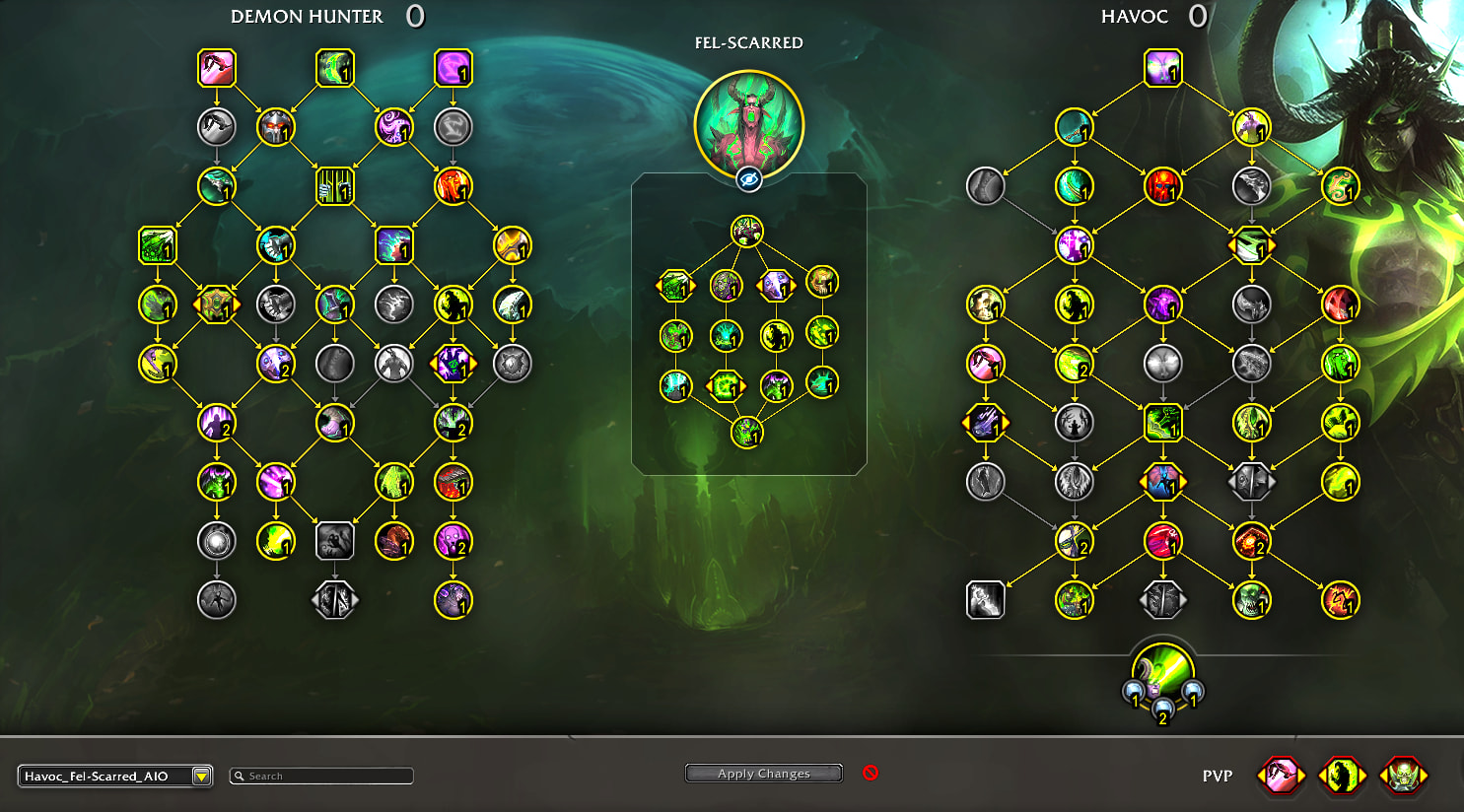Image resolution: width=1464 pixels, height=812 pixels.
Task: Toggle the eye icon under Fel-Scarred portrait
Action: (748, 179)
